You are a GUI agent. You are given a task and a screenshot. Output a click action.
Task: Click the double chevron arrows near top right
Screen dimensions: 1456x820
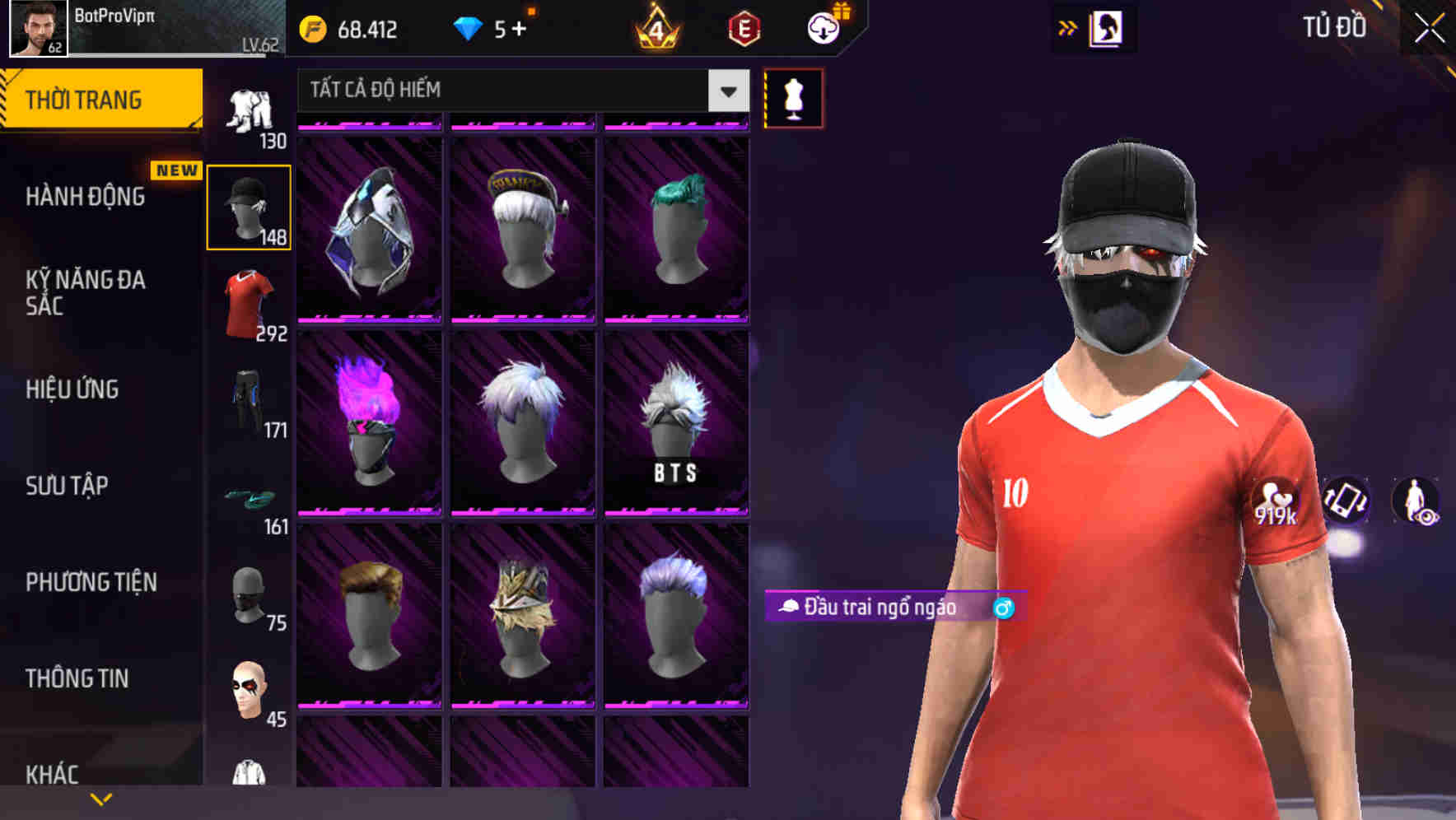point(1068,26)
